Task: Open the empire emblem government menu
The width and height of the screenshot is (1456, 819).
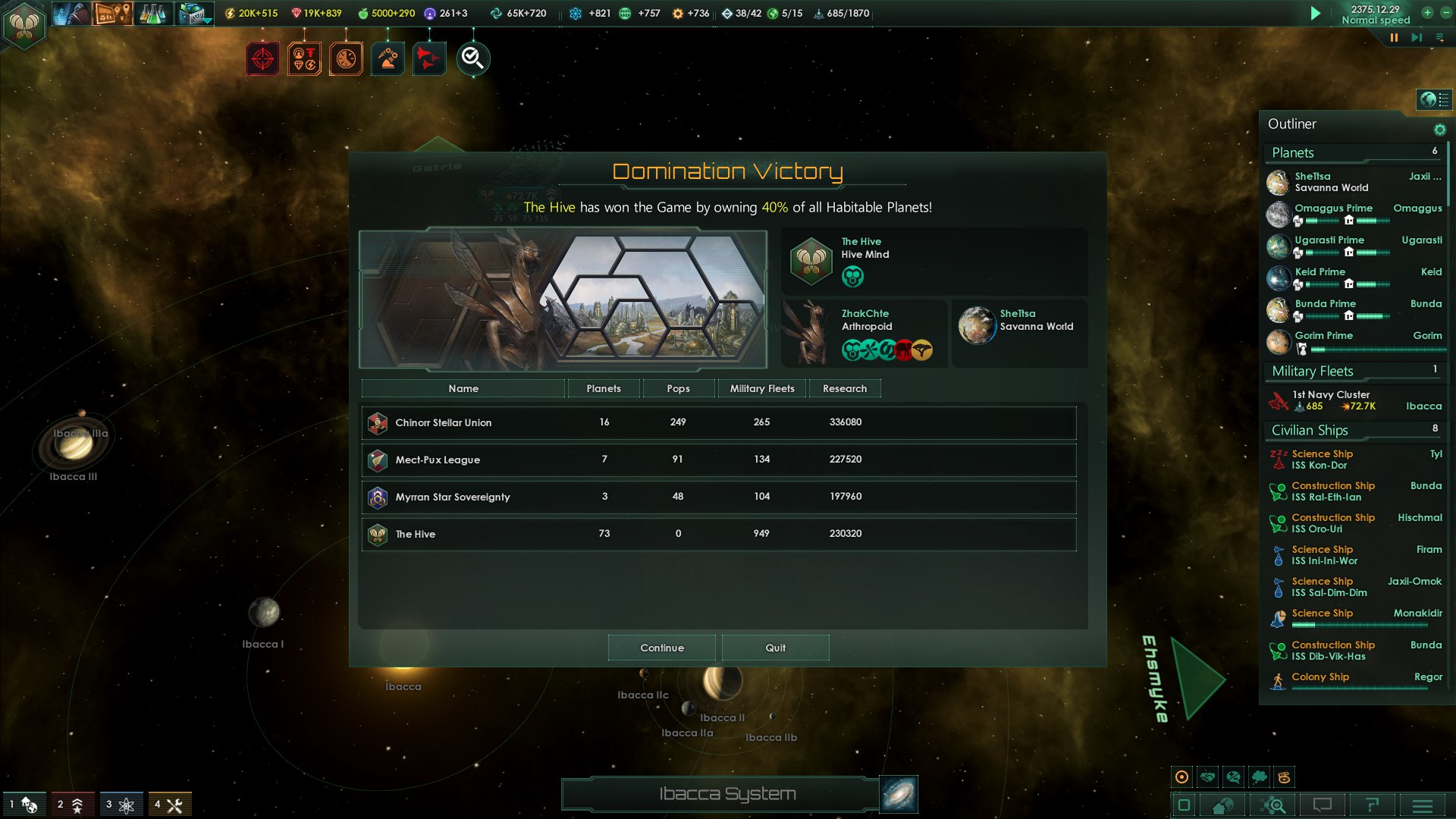Action: coord(24,25)
